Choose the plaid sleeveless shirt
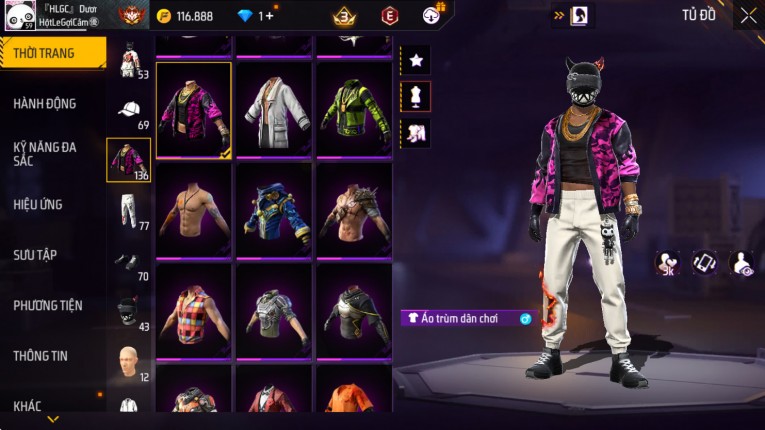 click(194, 309)
